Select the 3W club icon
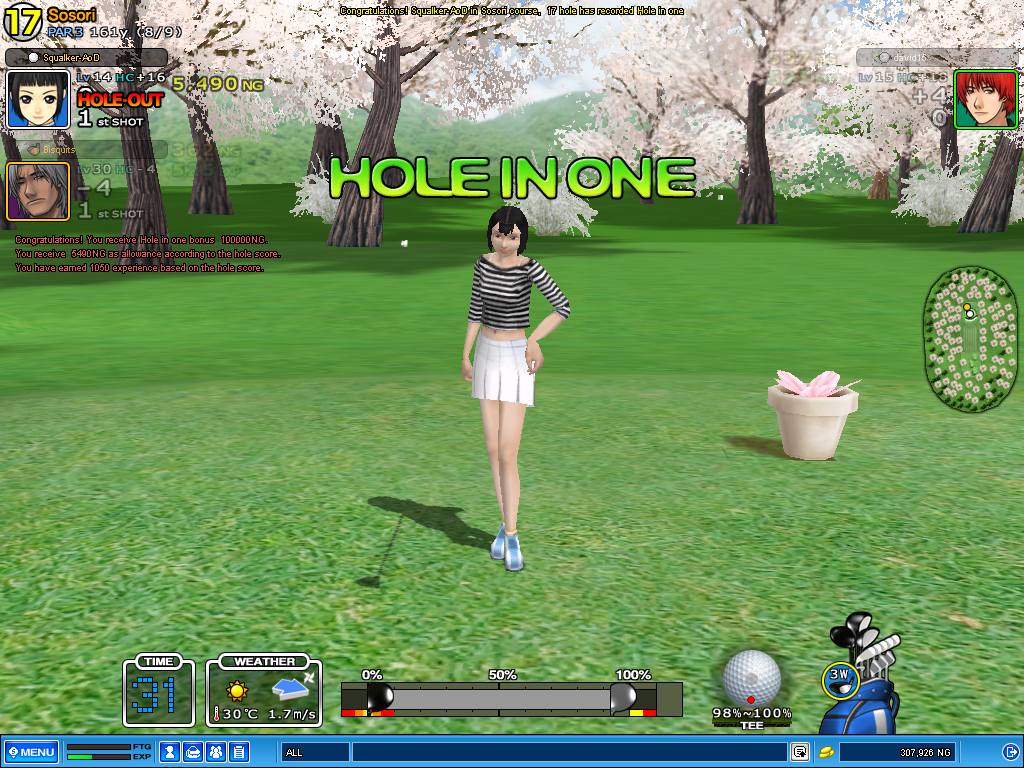Image resolution: width=1024 pixels, height=768 pixels. click(841, 677)
